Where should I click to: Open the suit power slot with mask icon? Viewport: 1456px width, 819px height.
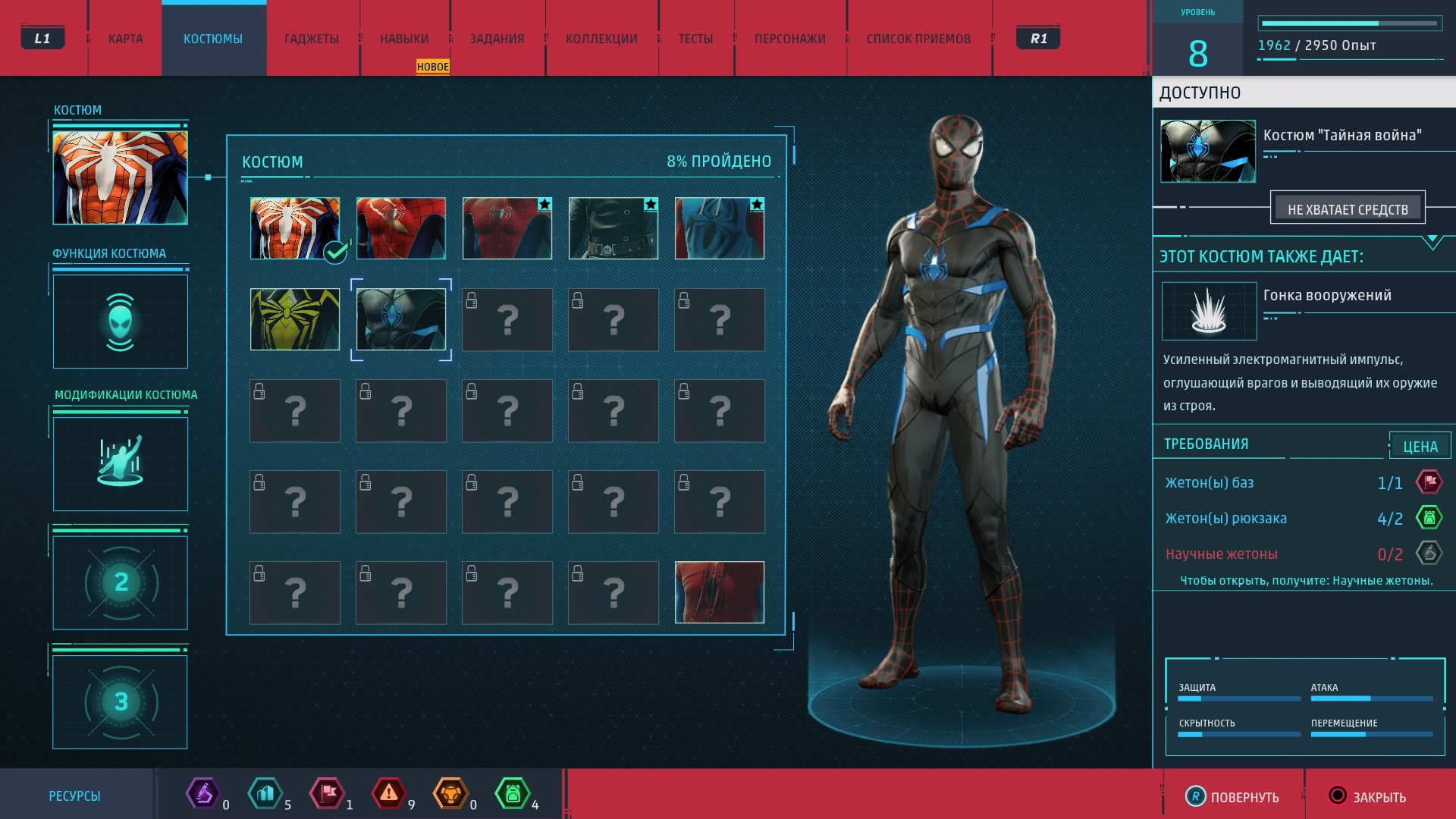coord(121,322)
